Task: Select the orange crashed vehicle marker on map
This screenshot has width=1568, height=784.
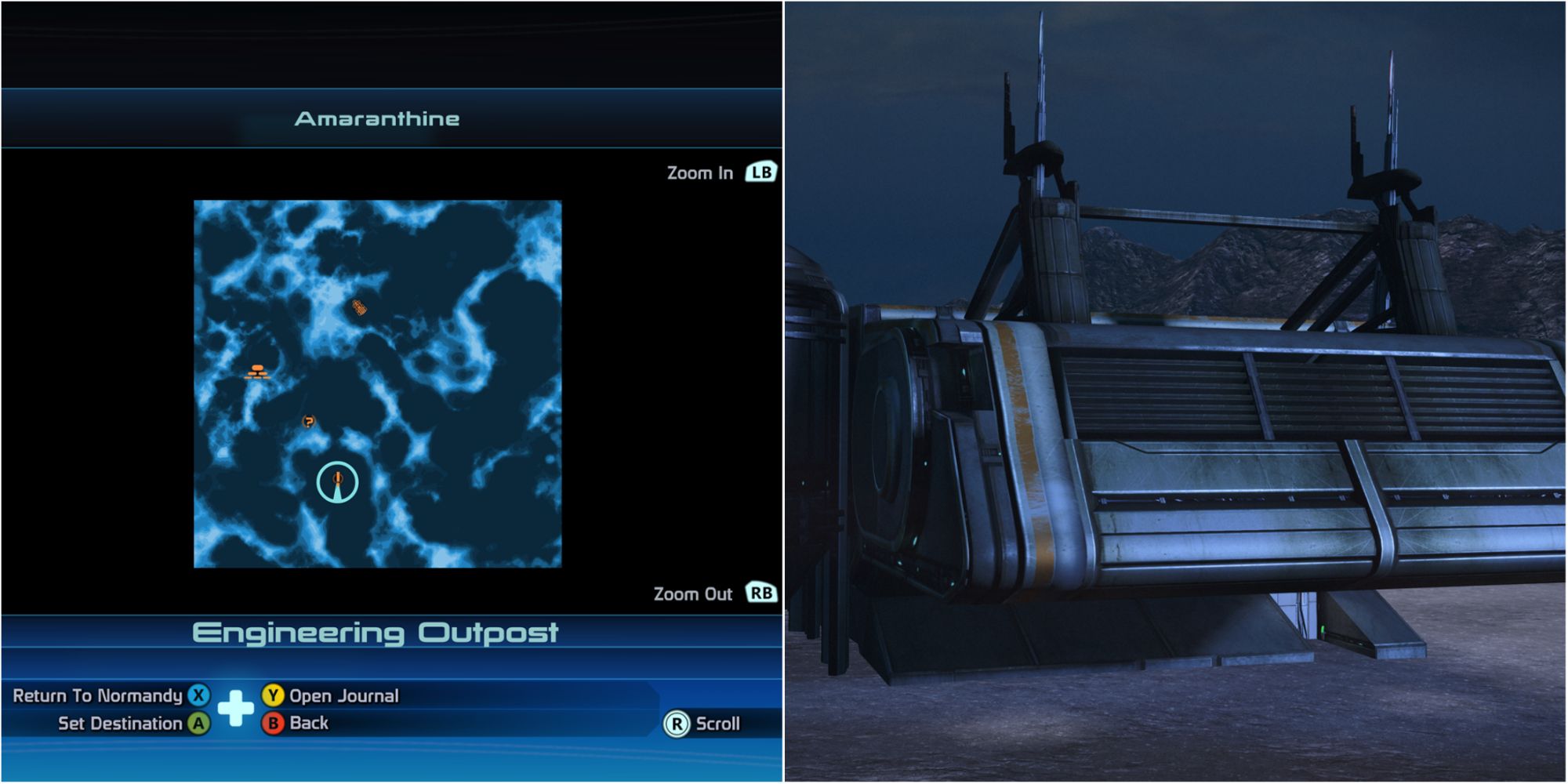Action: [360, 308]
